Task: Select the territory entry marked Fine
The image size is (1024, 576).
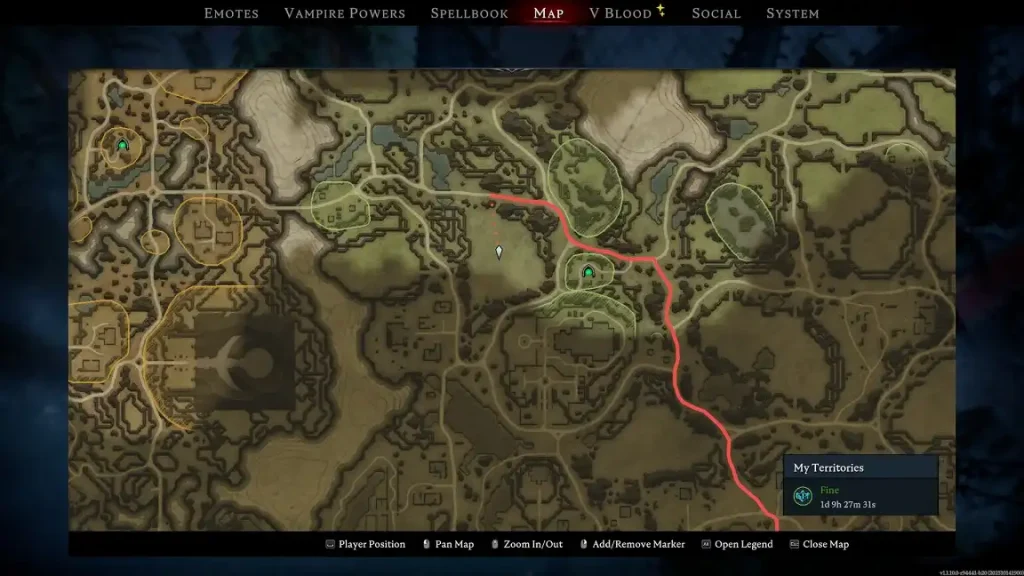Action: click(x=860, y=496)
